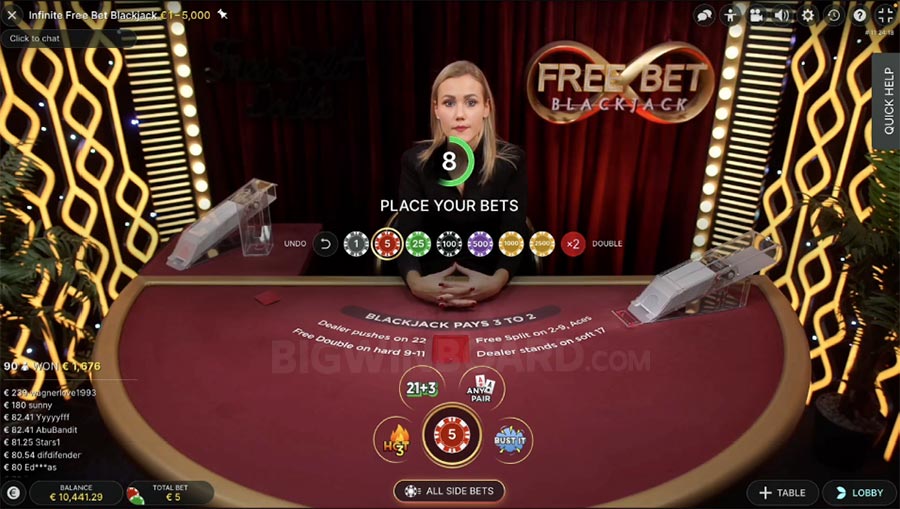Bet on the Bust It side bet
This screenshot has height=509, width=900.
tap(511, 438)
